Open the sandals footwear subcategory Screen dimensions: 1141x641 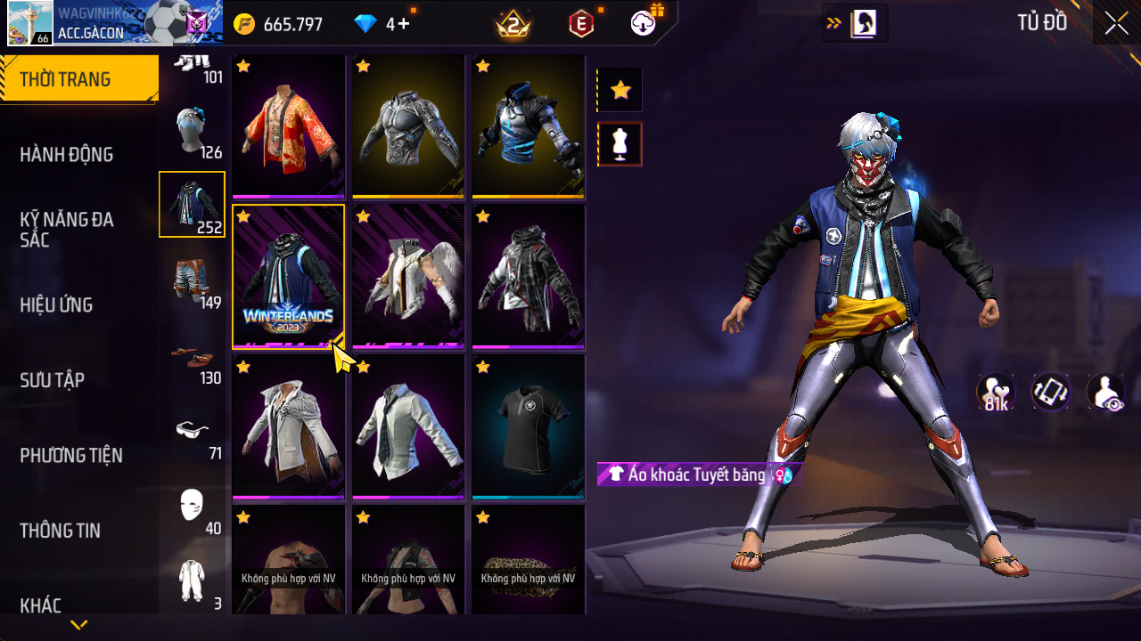click(190, 355)
